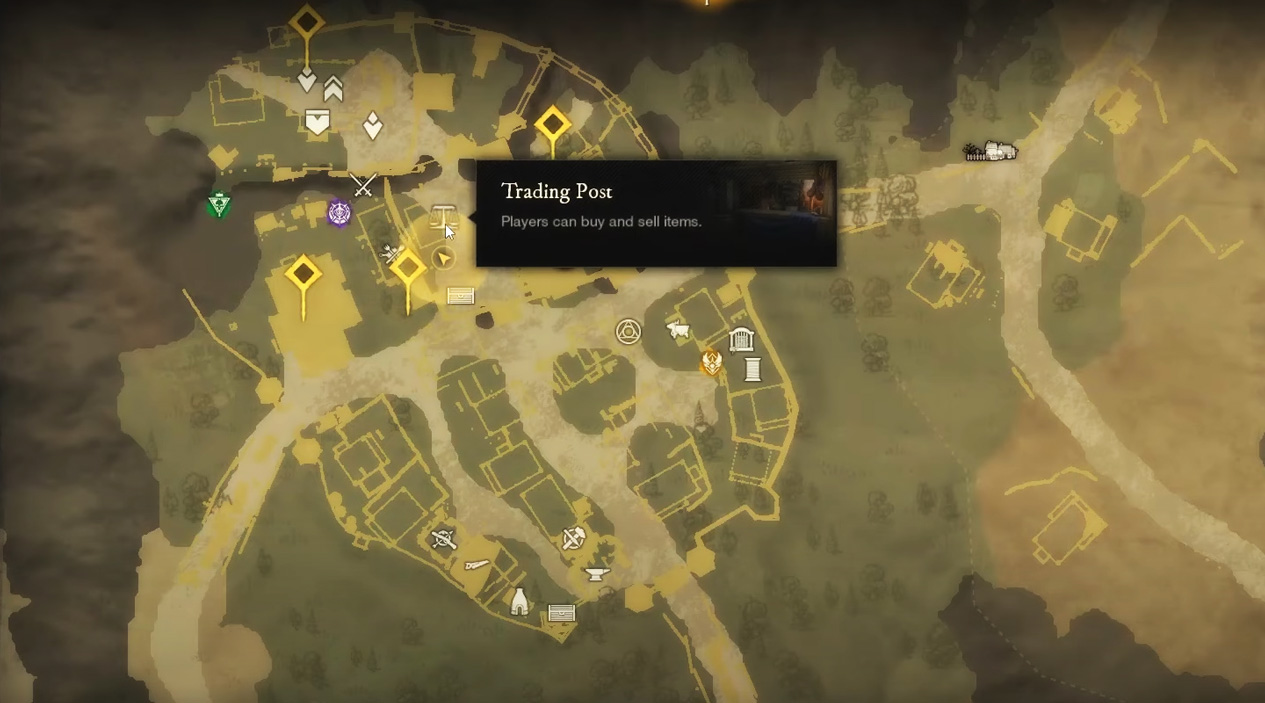Click the crossed utensils kitchen marker
The height and width of the screenshot is (703, 1265).
[x=443, y=540]
